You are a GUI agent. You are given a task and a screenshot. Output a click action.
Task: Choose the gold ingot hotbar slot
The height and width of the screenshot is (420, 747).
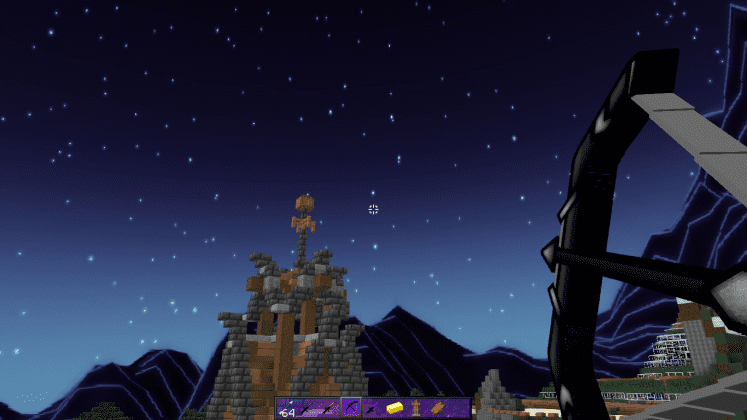(393, 408)
